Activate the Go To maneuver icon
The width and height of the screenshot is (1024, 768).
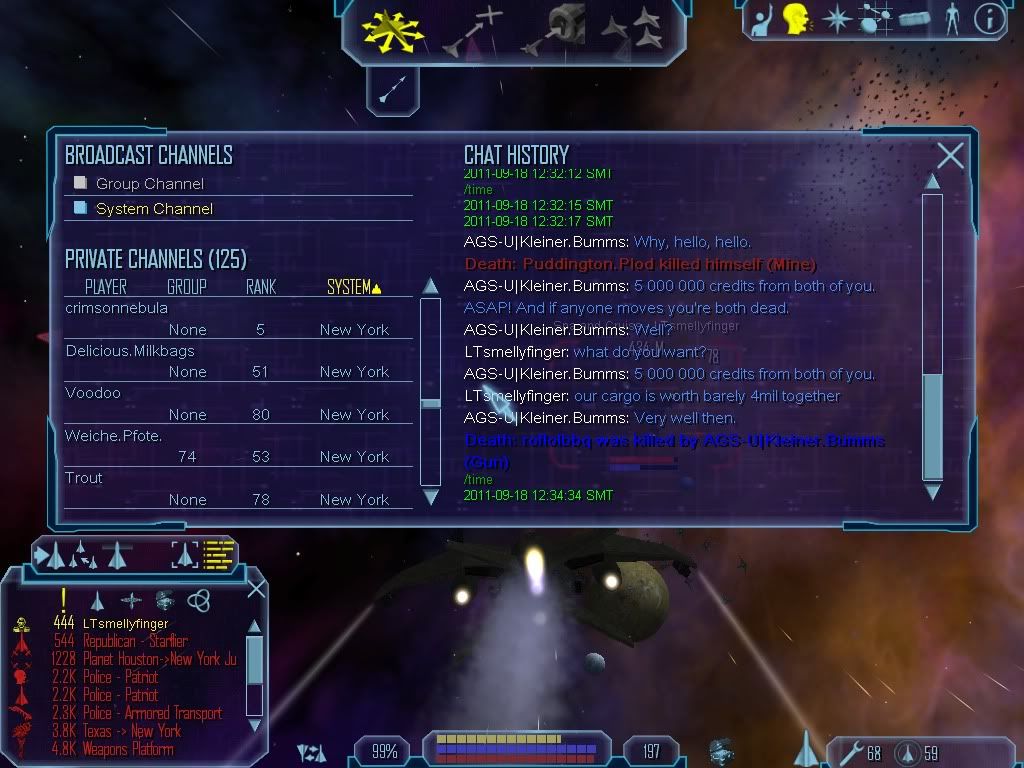point(473,30)
